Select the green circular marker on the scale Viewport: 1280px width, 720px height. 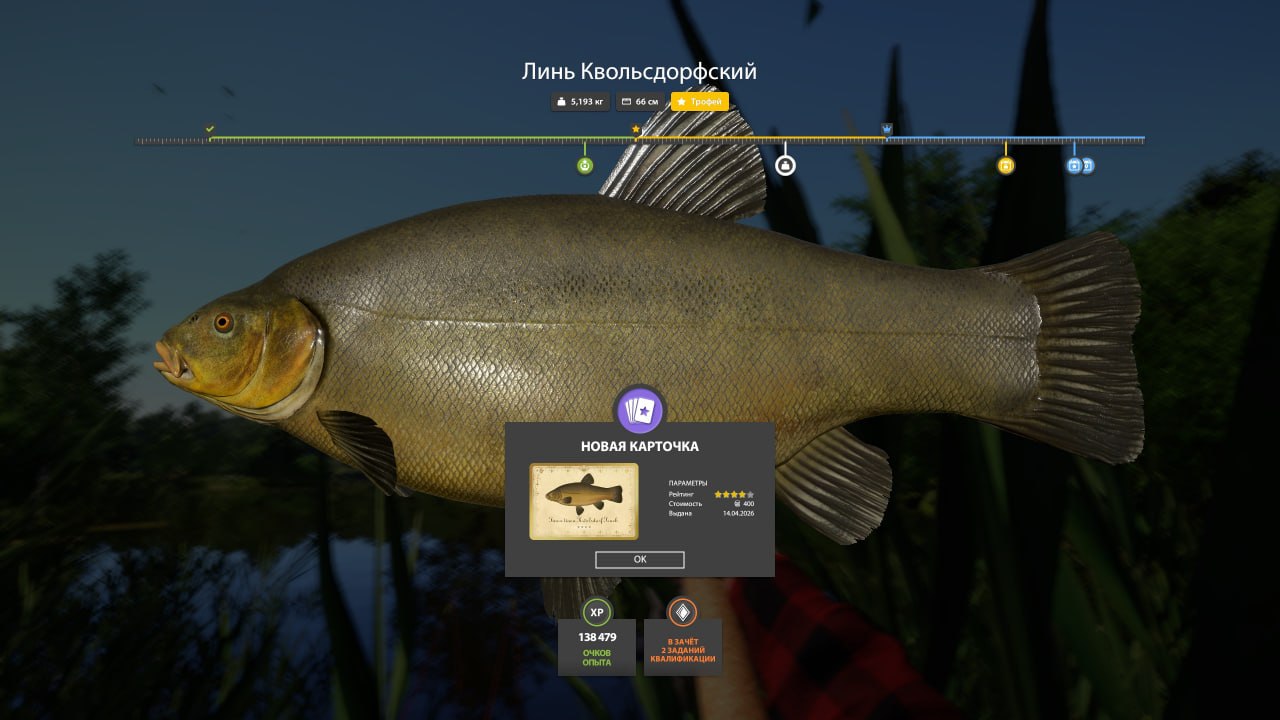(x=585, y=166)
